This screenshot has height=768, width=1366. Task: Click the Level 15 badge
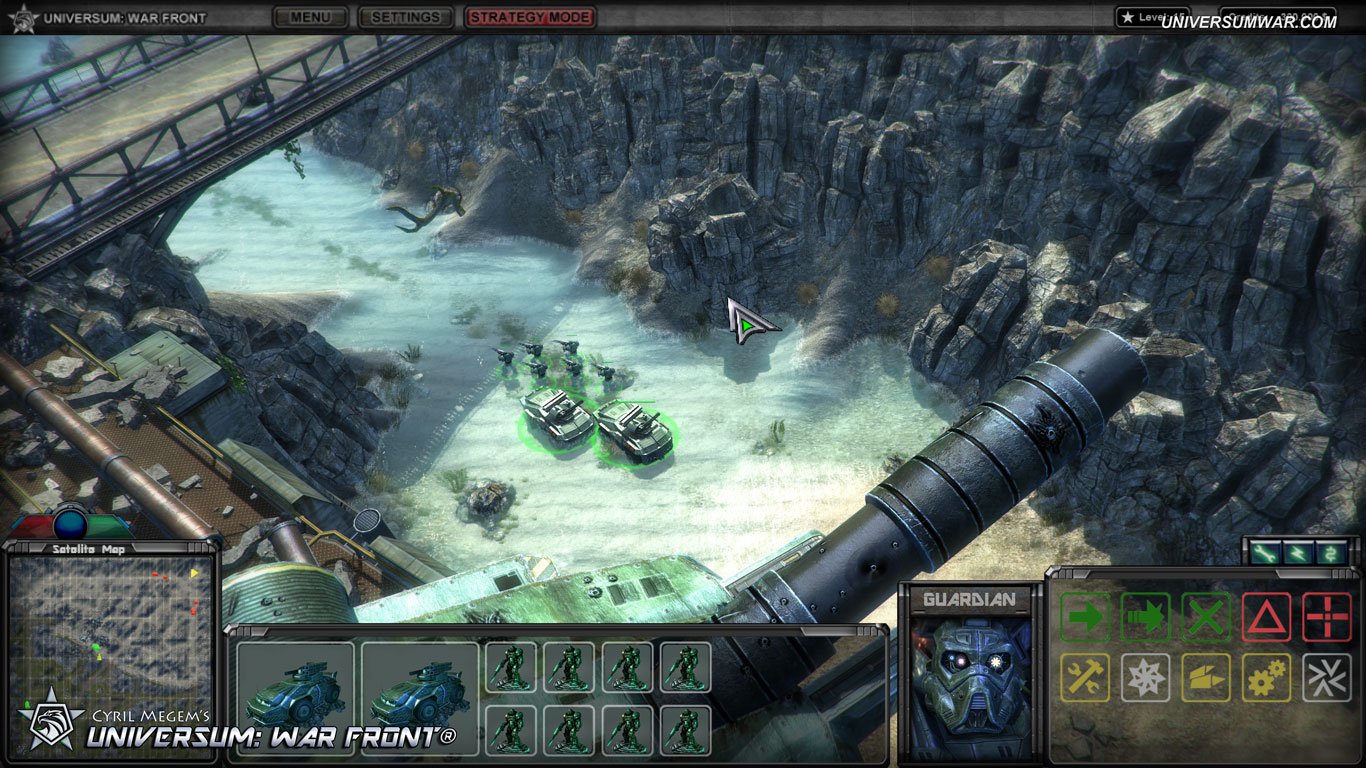(1155, 16)
